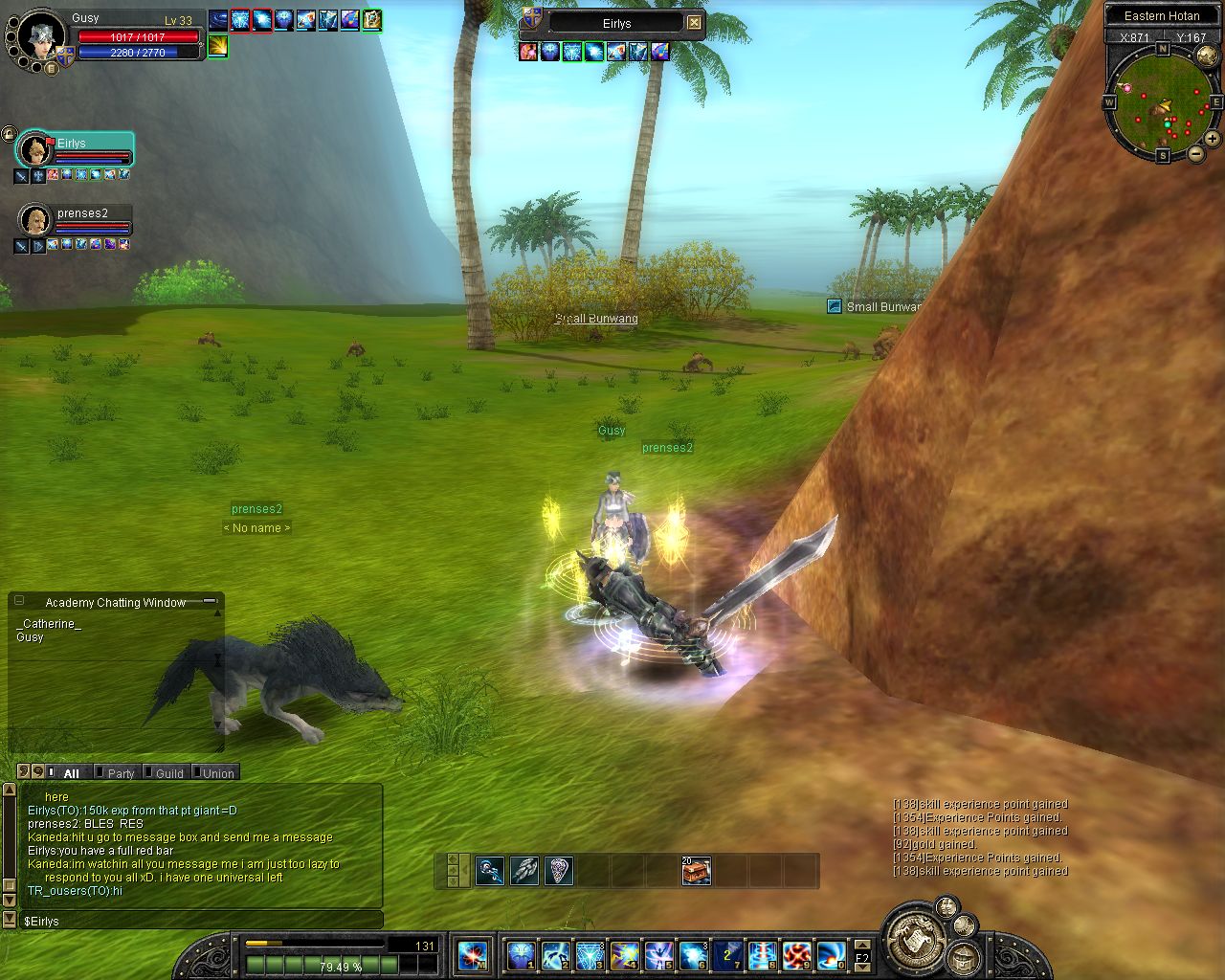Close the Eirlys target window
The image size is (1225, 980).
[695, 23]
